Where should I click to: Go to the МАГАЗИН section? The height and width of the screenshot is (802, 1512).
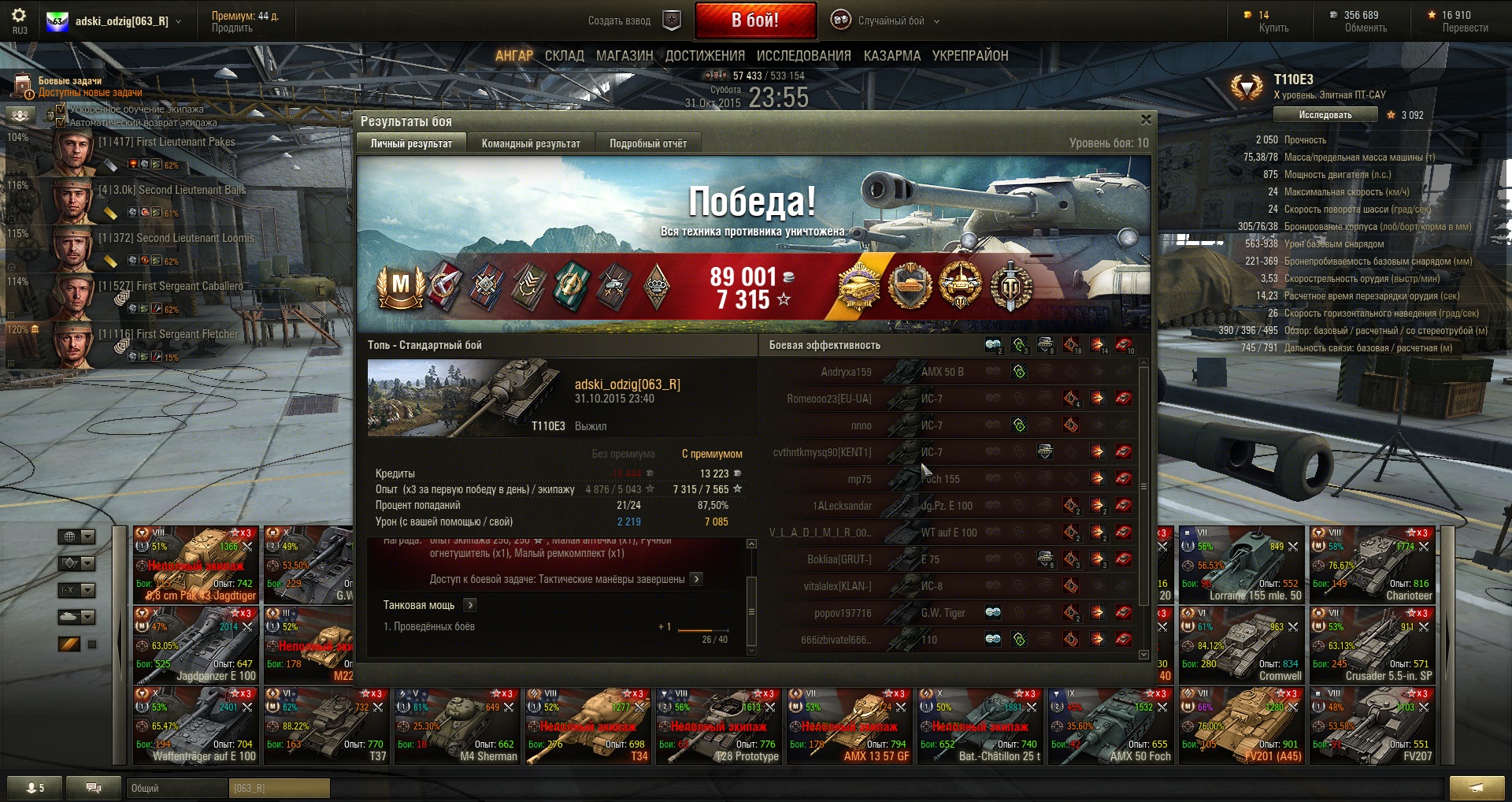(624, 56)
